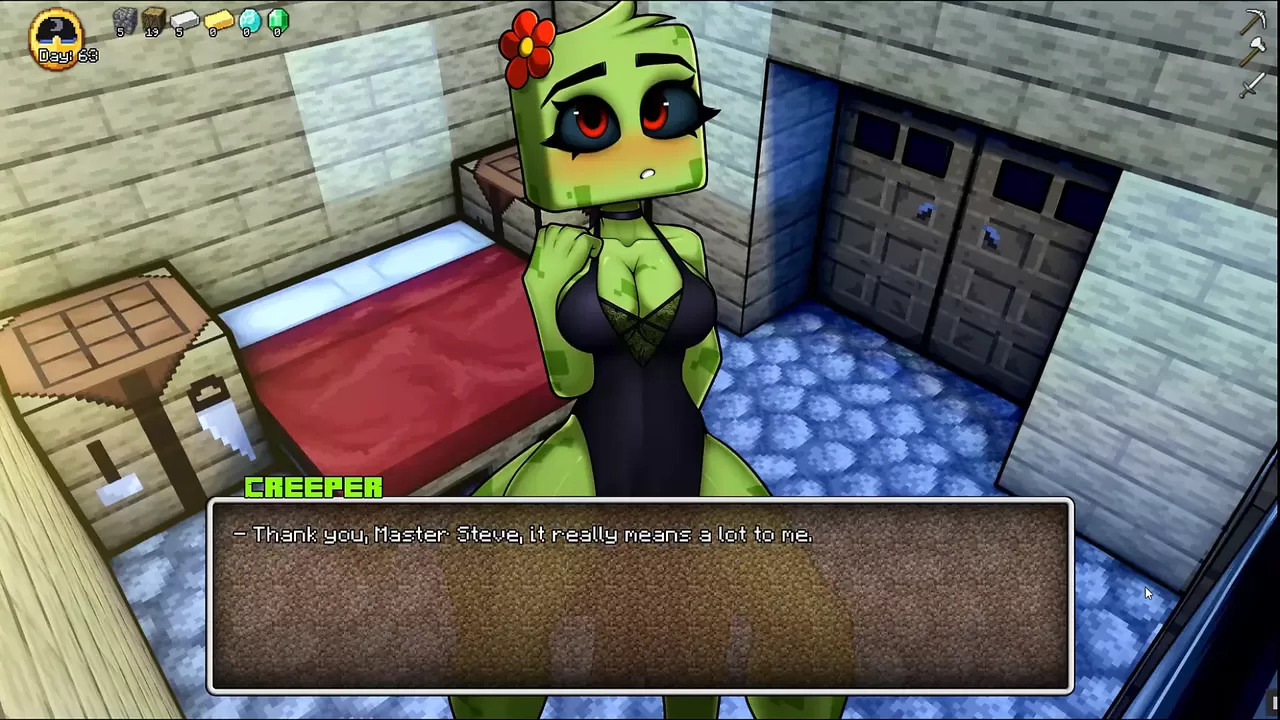The width and height of the screenshot is (1280, 720).
Task: Select the cobblestone block resource icon
Action: [x=124, y=19]
